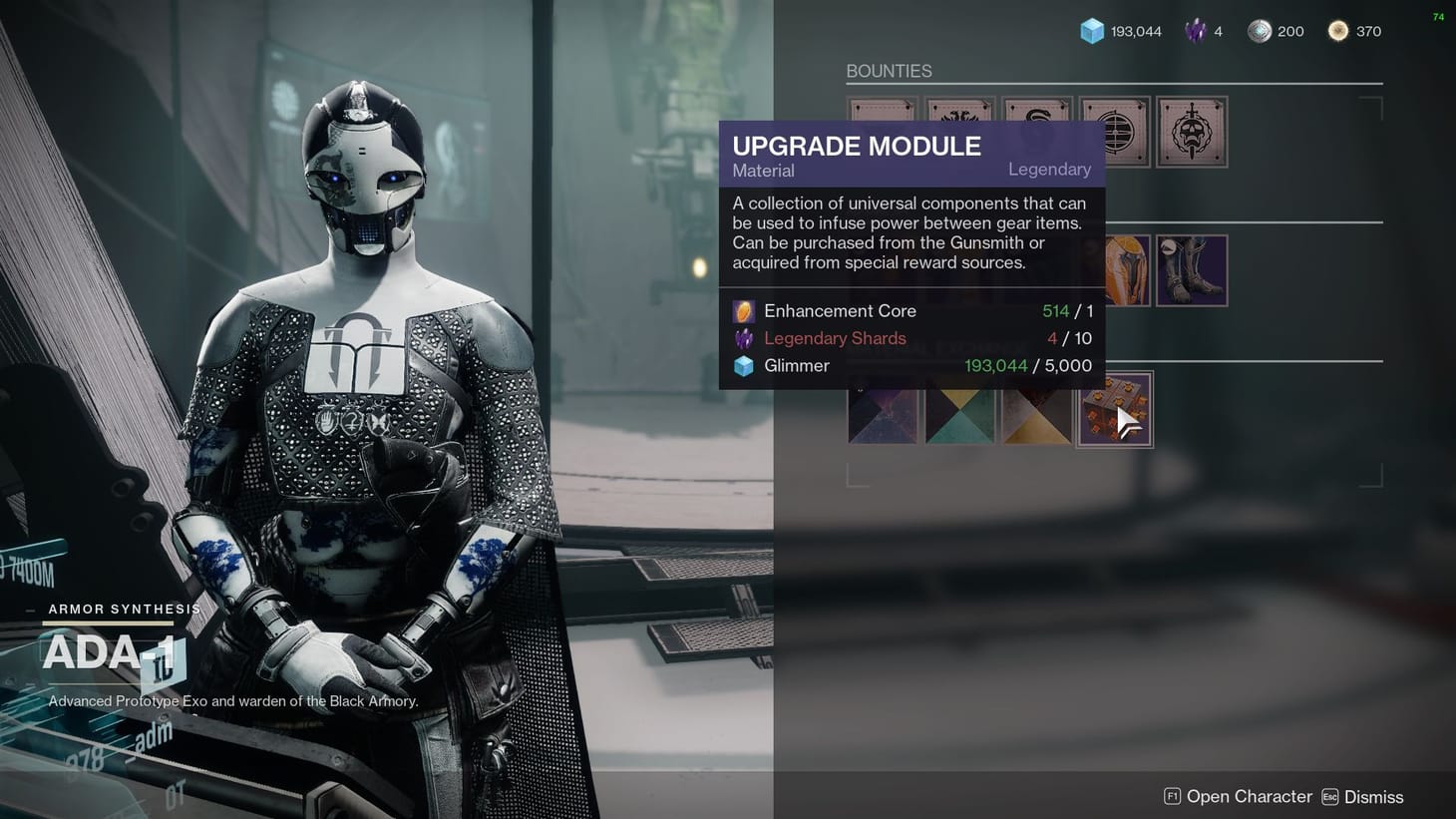This screenshot has width=1456, height=819.
Task: Select the purple shader swatch on the left
Action: point(884,414)
